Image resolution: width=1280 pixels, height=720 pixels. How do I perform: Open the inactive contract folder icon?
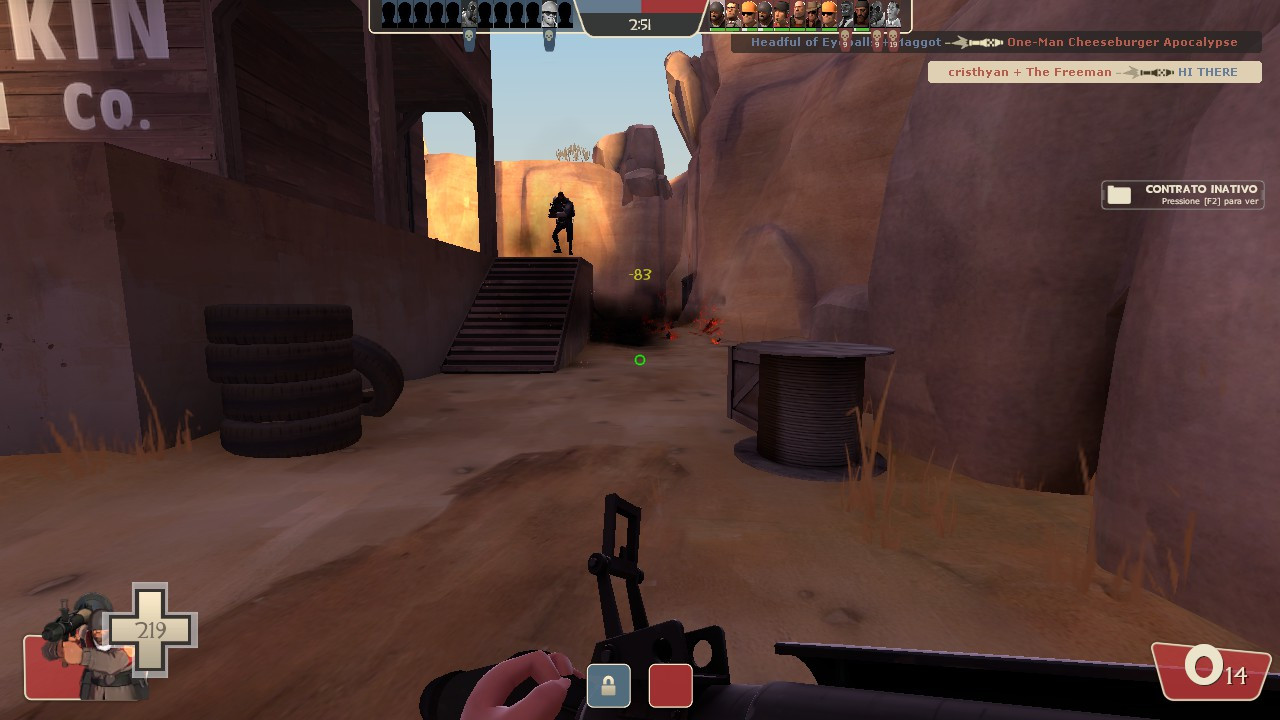pos(1118,193)
